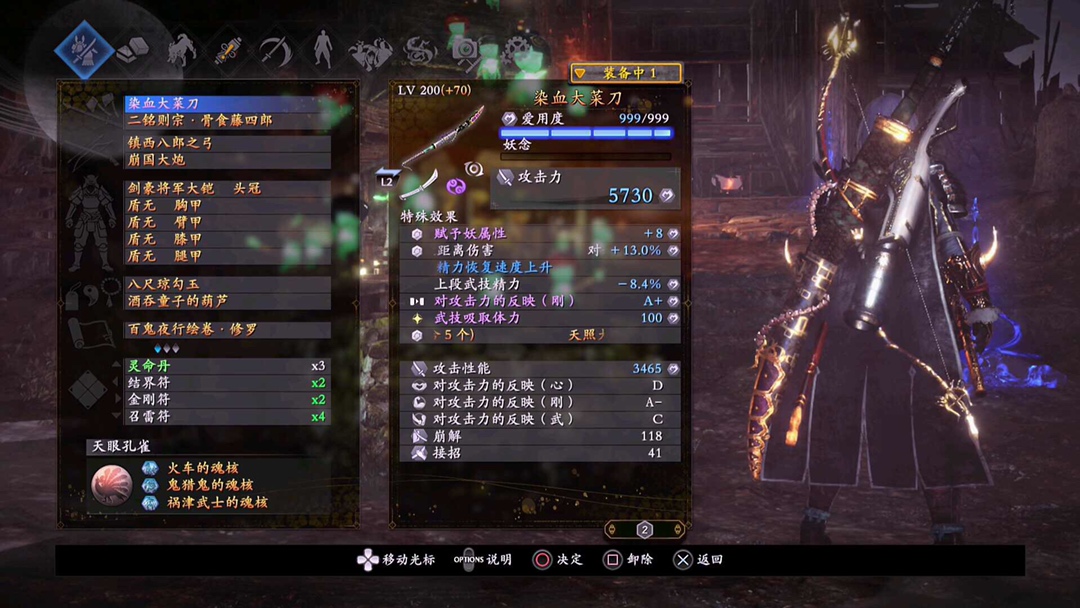
Task: Choose the 盾无 腿甲 leg armor slot
Action: click(x=227, y=256)
